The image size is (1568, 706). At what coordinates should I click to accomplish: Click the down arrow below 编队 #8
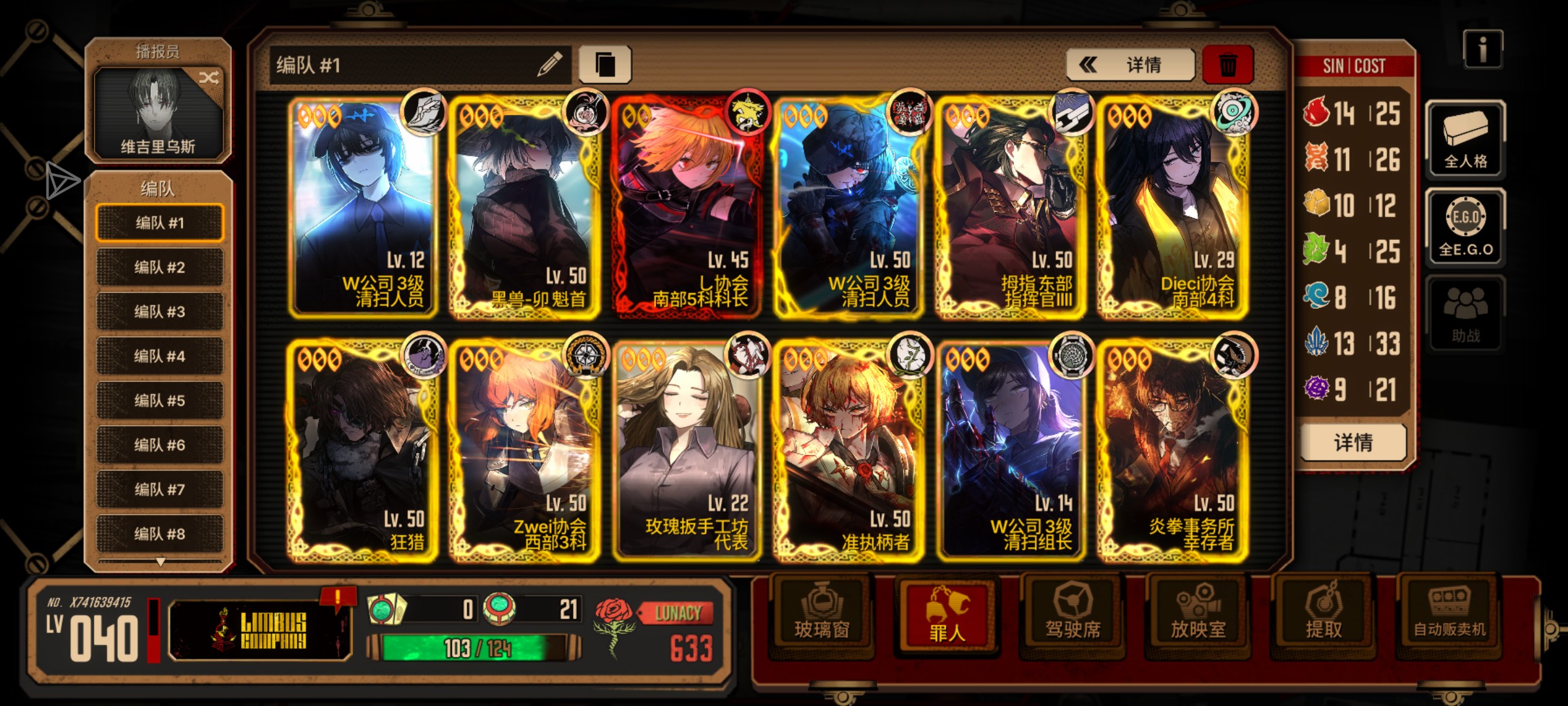tap(159, 561)
